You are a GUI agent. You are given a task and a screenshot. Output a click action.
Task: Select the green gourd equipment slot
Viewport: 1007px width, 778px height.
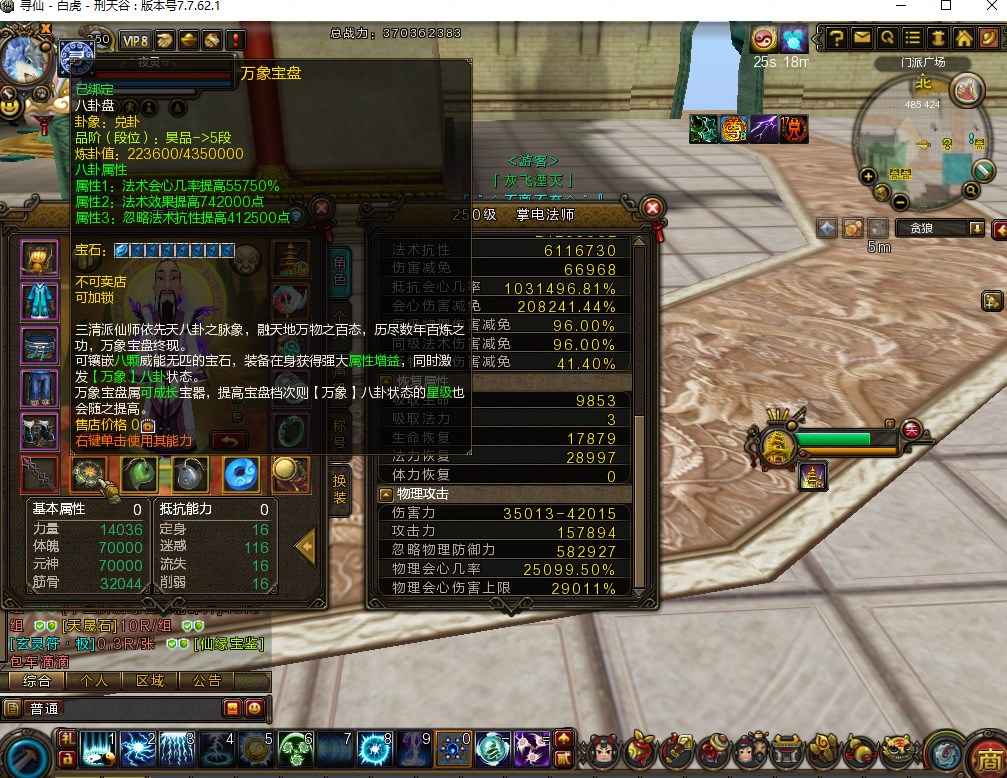click(x=139, y=474)
